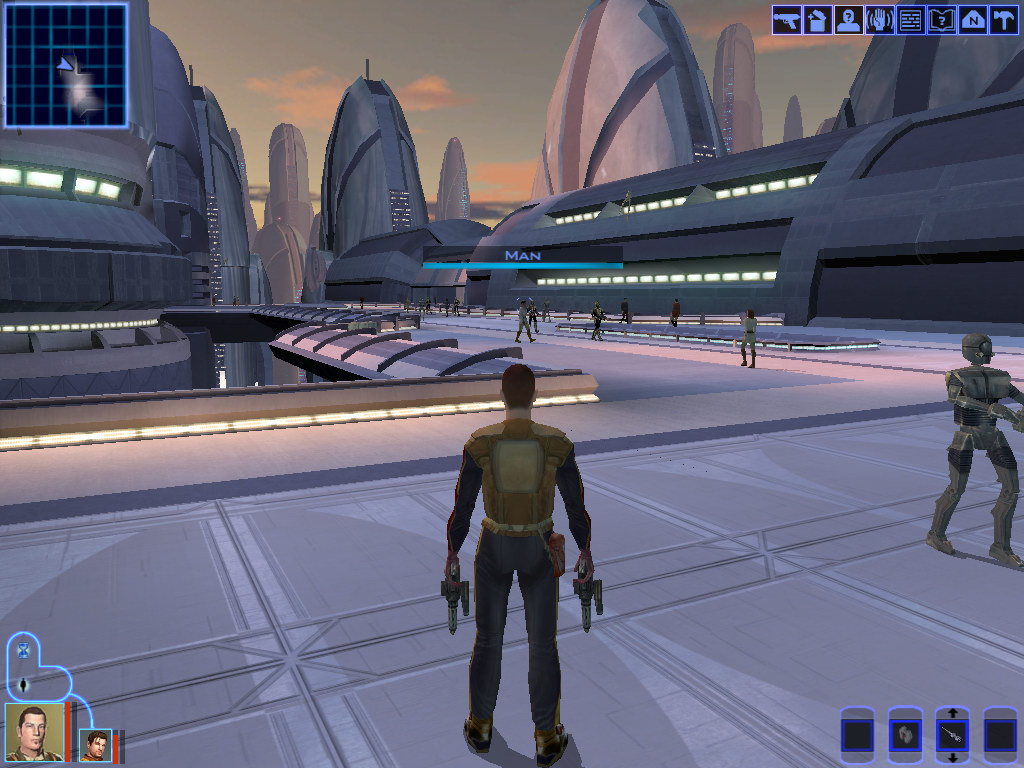Open the Character sheet silhouette icon
This screenshot has width=1024, height=768.
(848, 20)
